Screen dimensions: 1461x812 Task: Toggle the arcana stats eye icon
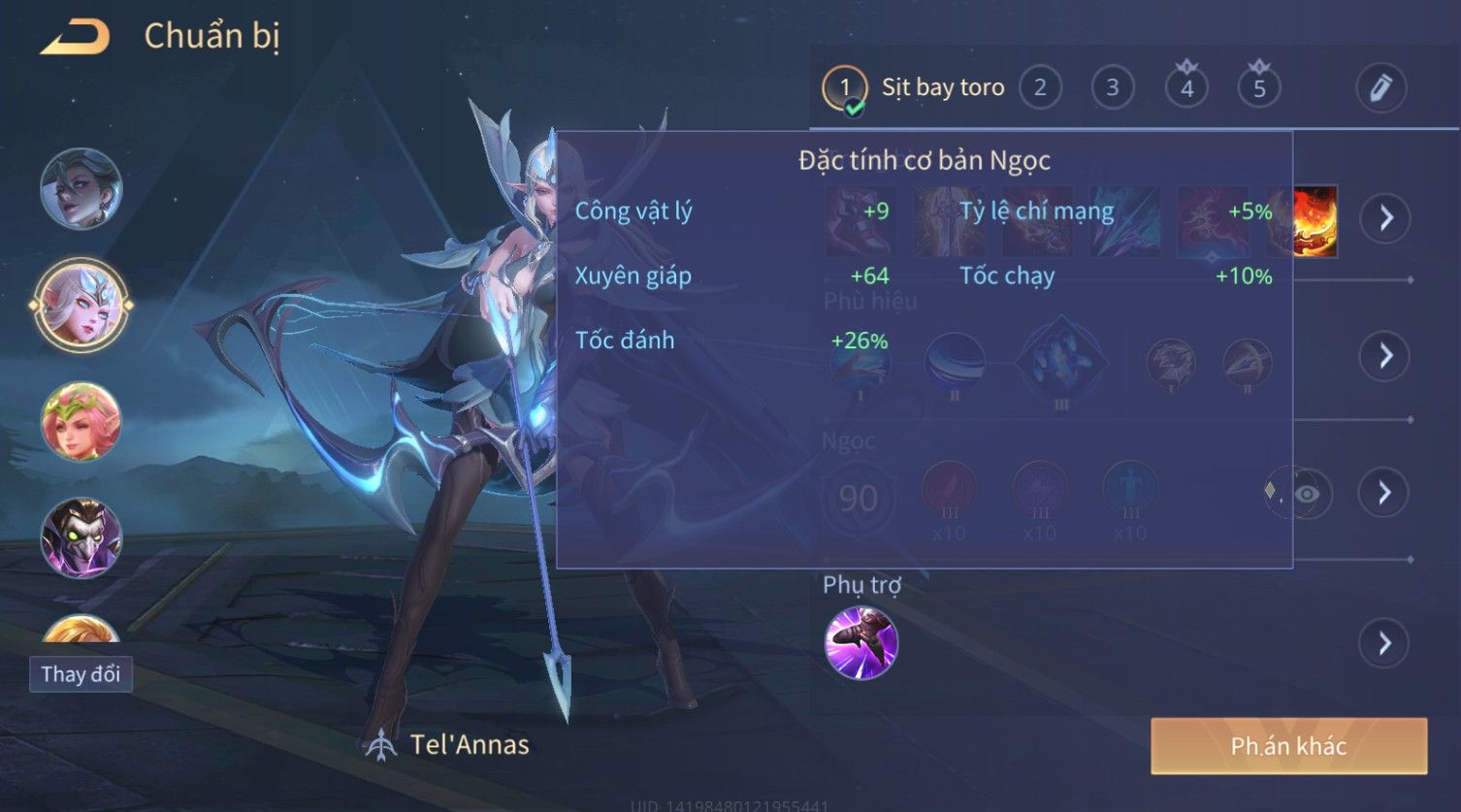point(1306,494)
